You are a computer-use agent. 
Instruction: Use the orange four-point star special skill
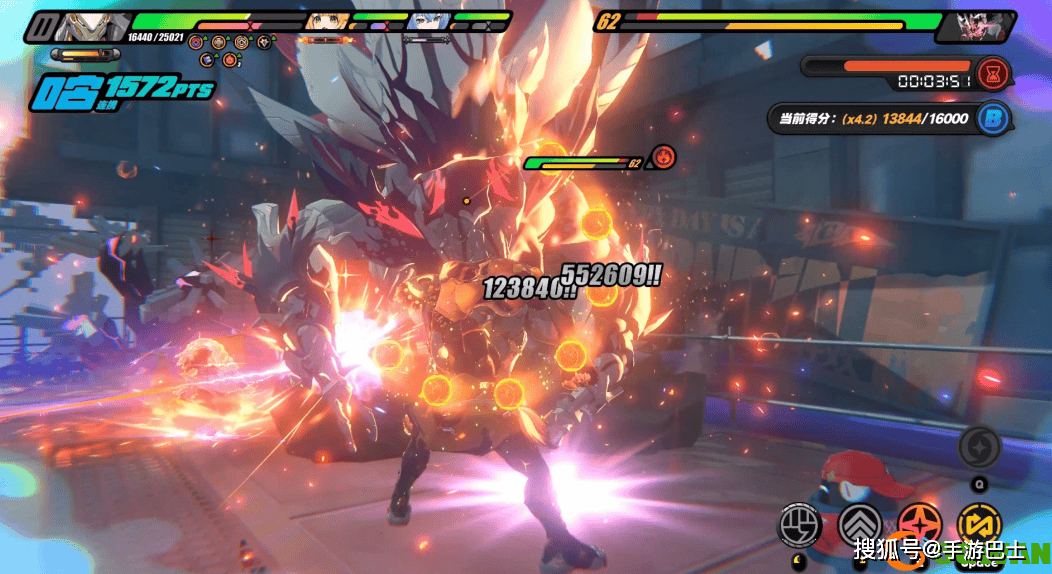[x=916, y=524]
